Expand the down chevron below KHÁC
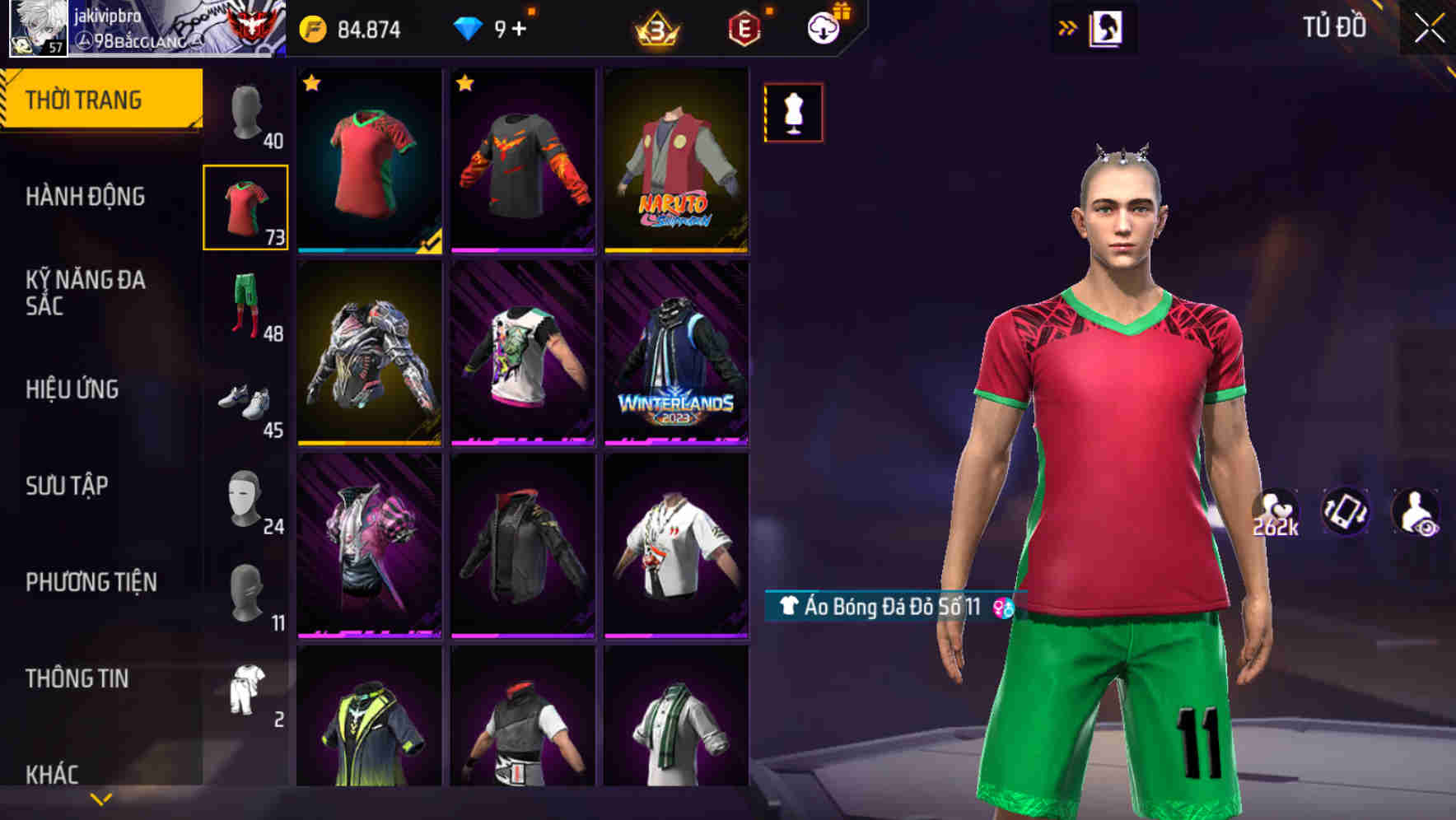1456x820 pixels. pos(99,797)
